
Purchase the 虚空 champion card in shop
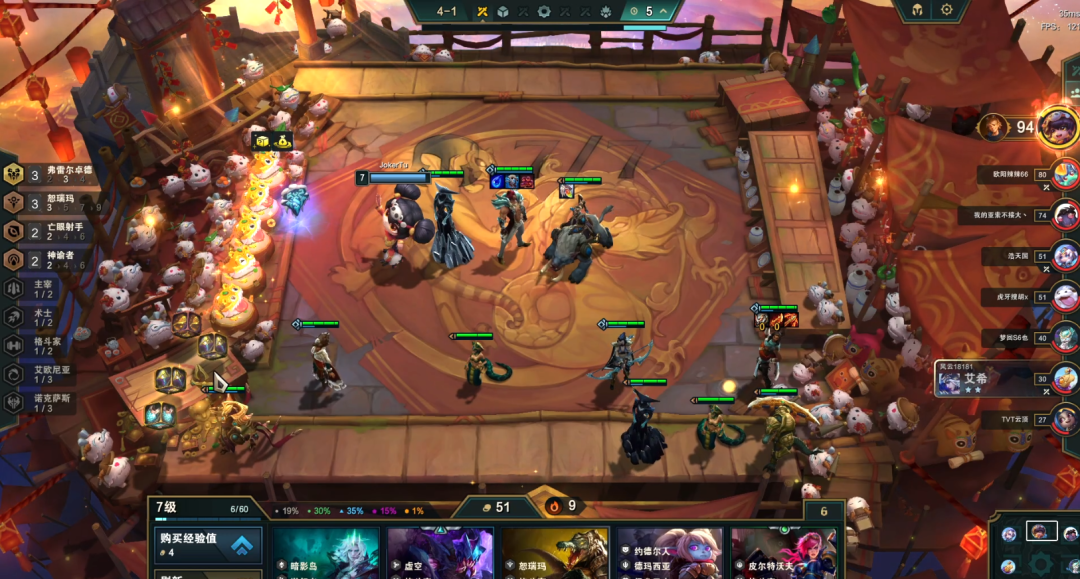pos(440,553)
